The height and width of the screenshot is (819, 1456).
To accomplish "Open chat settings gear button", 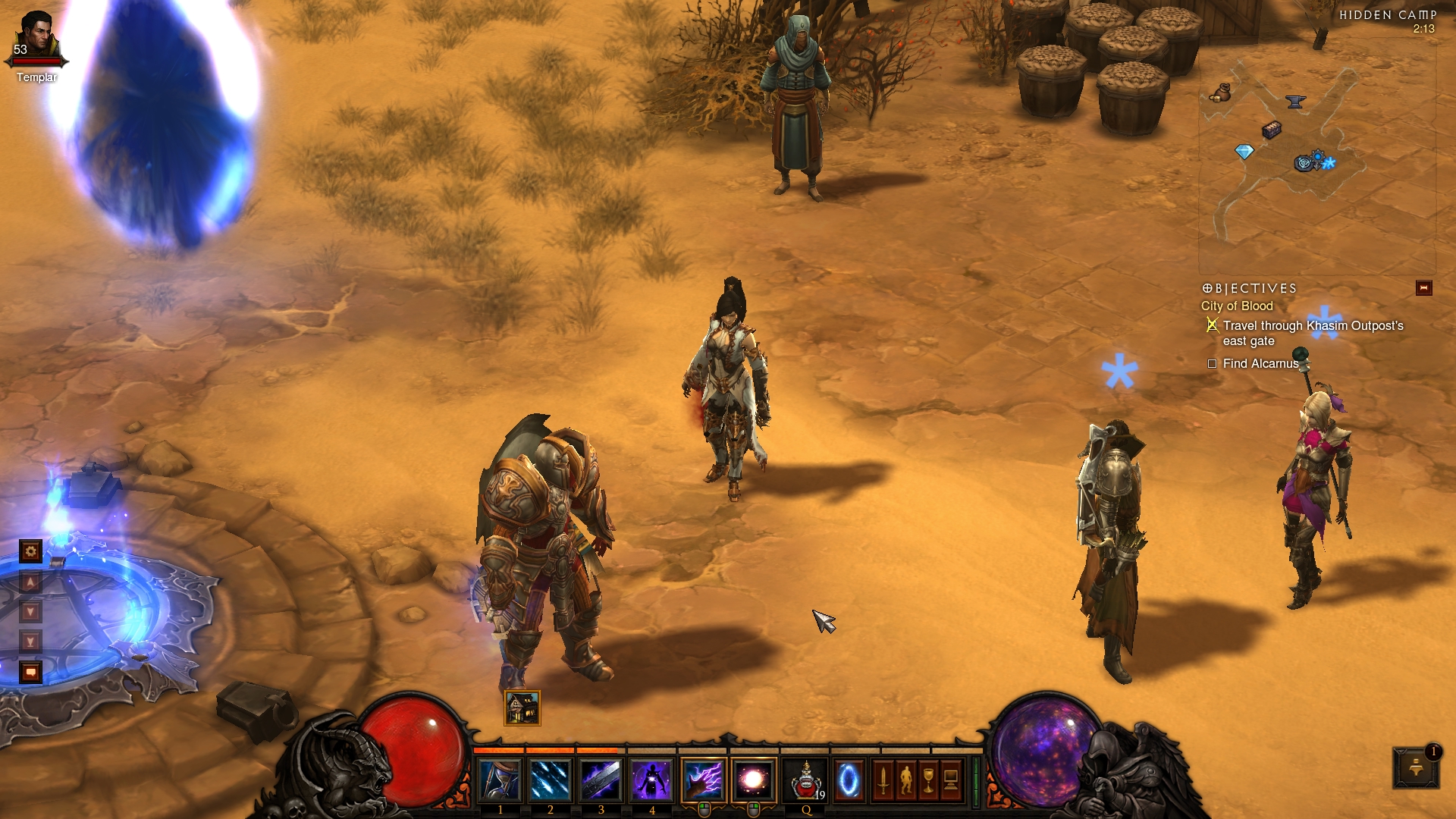I will 30,551.
